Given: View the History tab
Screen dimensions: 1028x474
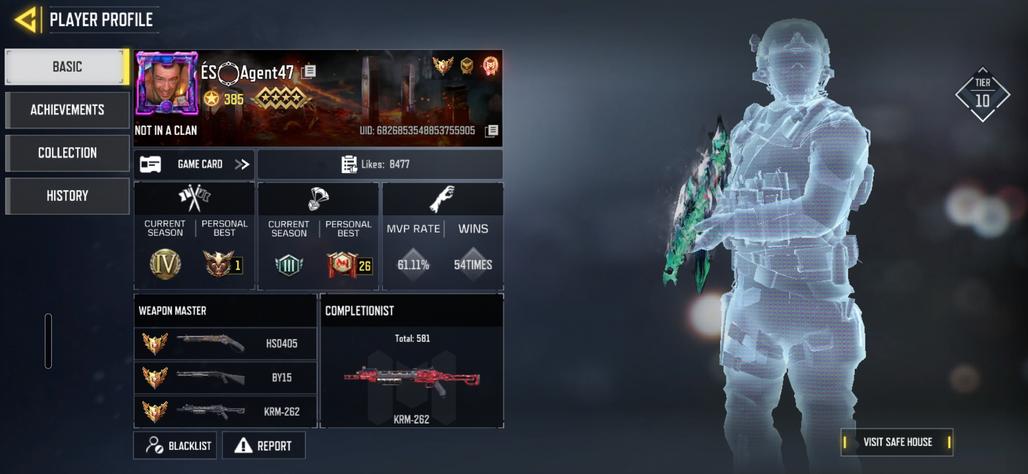Looking at the screenshot, I should (x=67, y=196).
